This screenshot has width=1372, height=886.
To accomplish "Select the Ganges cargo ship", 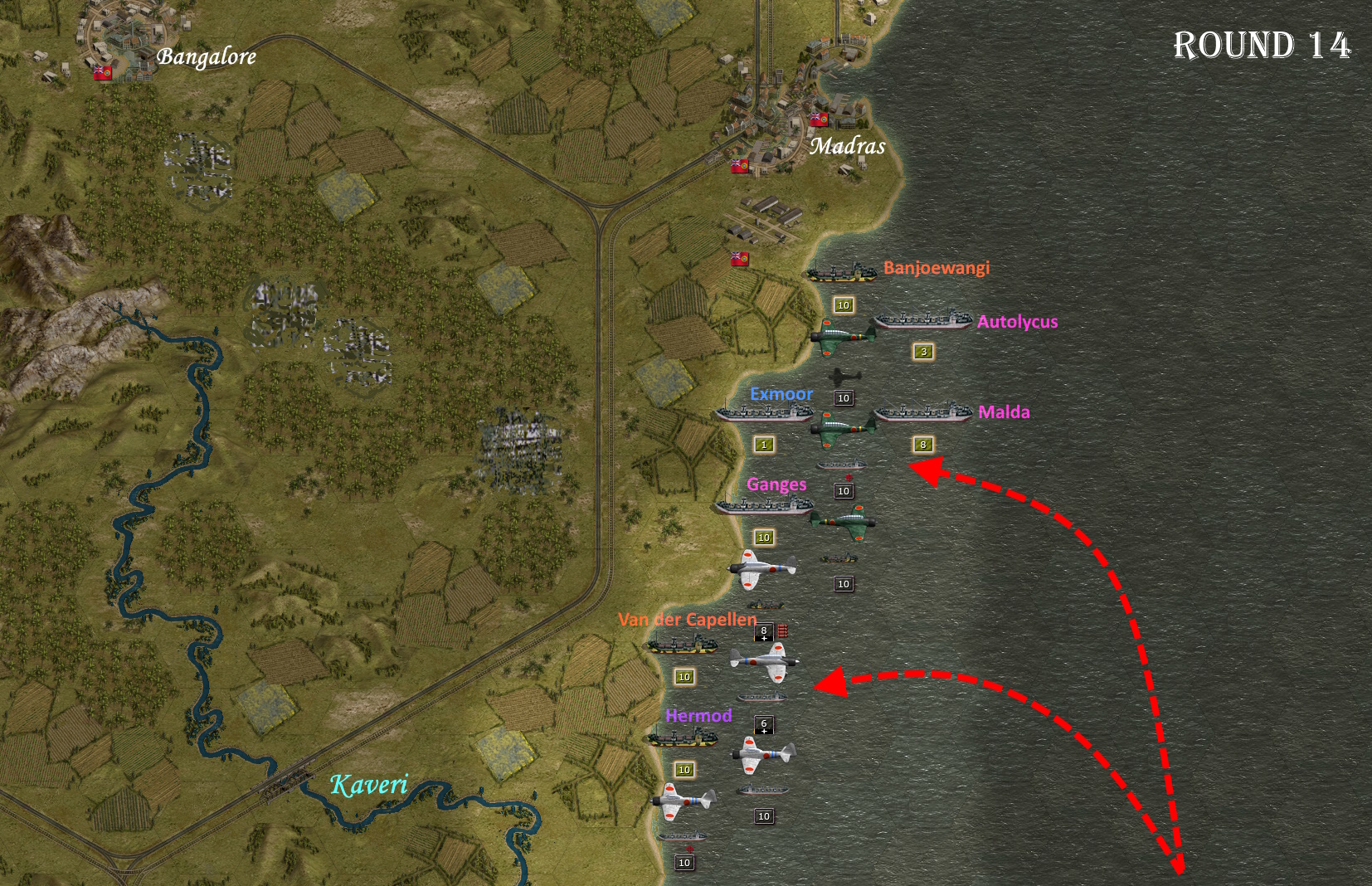I will coord(763,505).
